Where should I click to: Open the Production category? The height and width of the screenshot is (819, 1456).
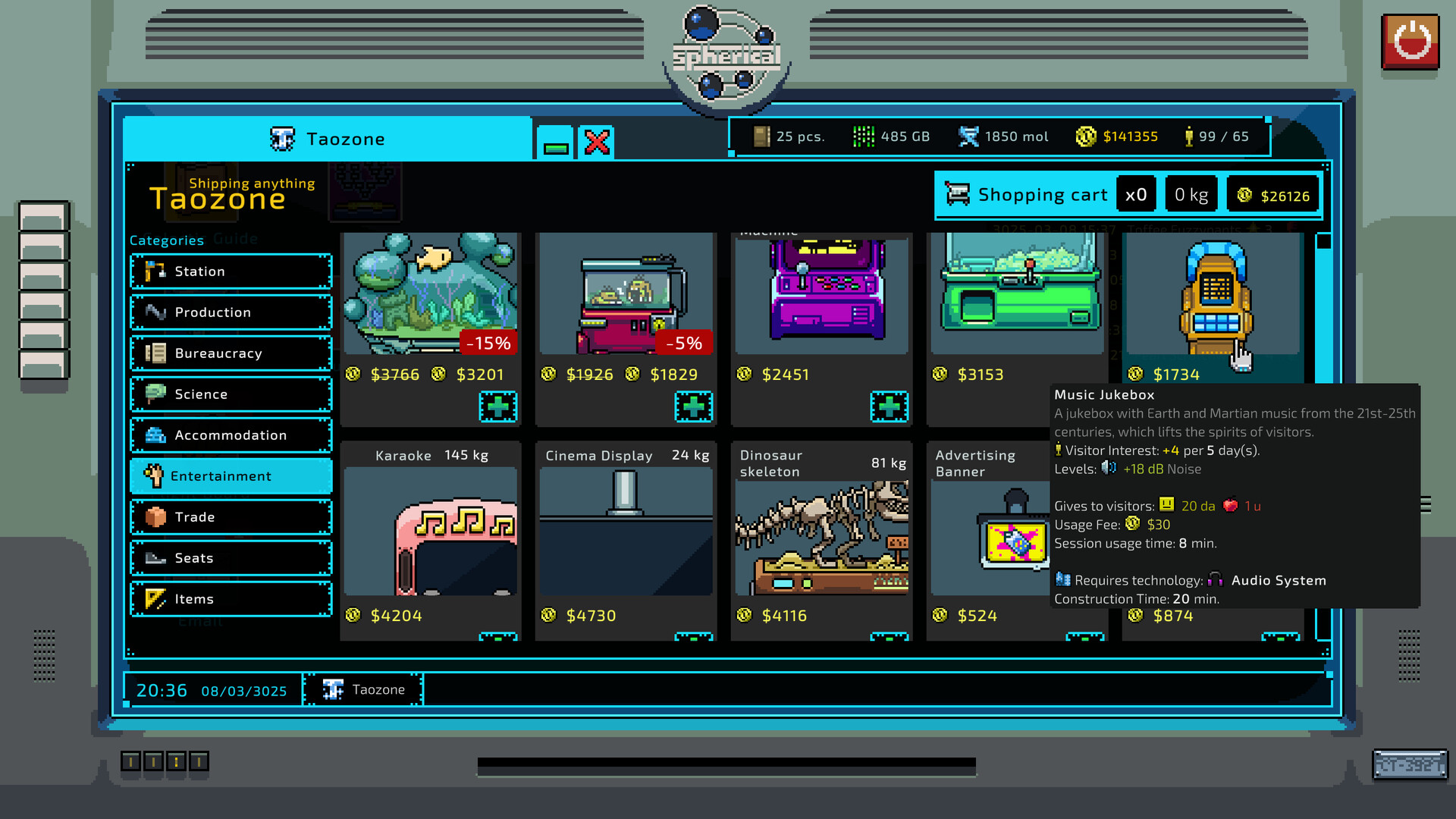point(230,312)
